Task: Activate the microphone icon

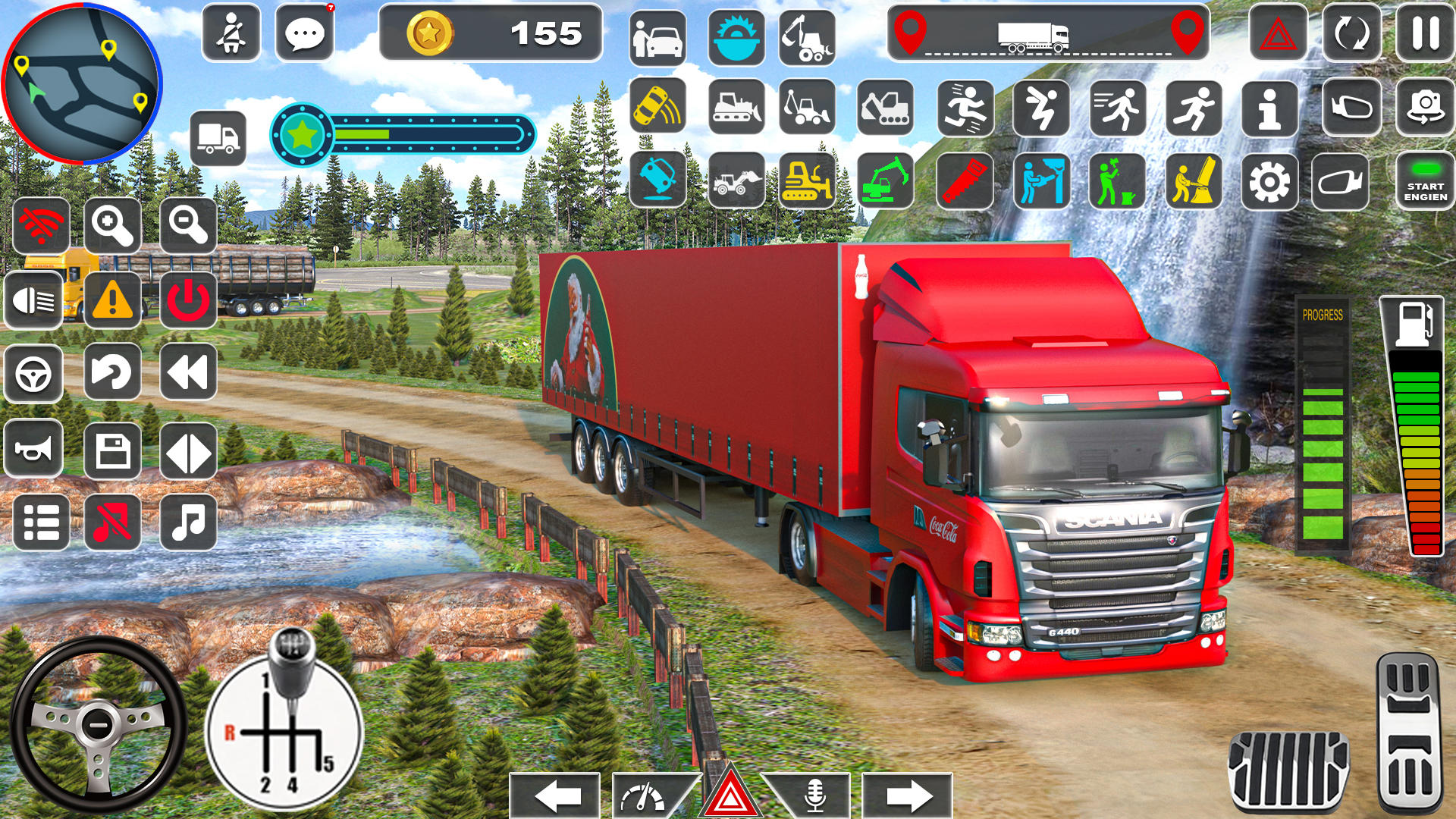Action: [814, 797]
